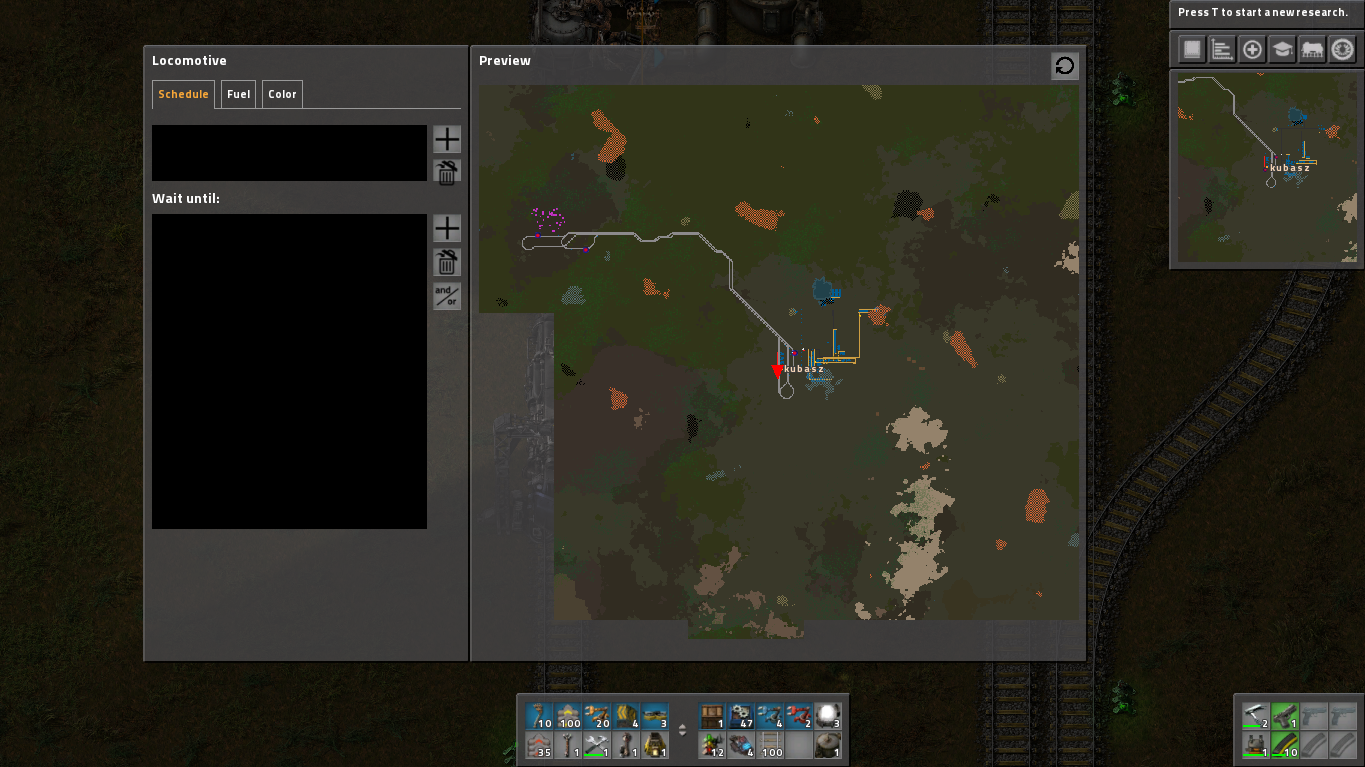The image size is (1365, 767).
Task: Click the minimap in the corner
Action: tap(1266, 168)
